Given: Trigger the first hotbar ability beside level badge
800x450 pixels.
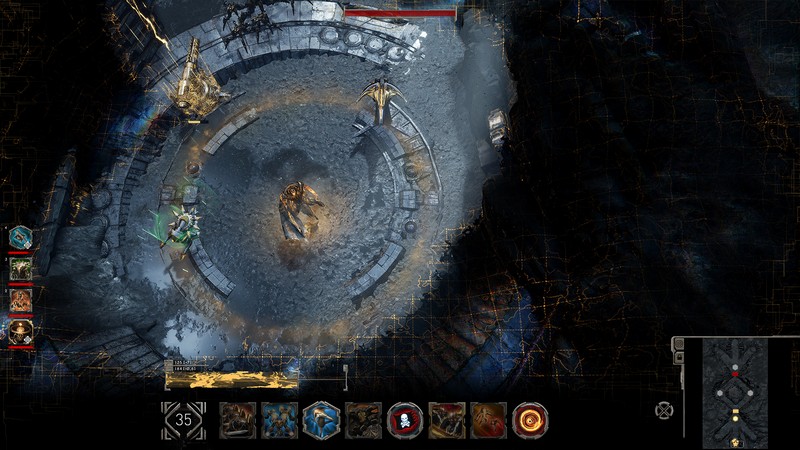Looking at the screenshot, I should 238,420.
